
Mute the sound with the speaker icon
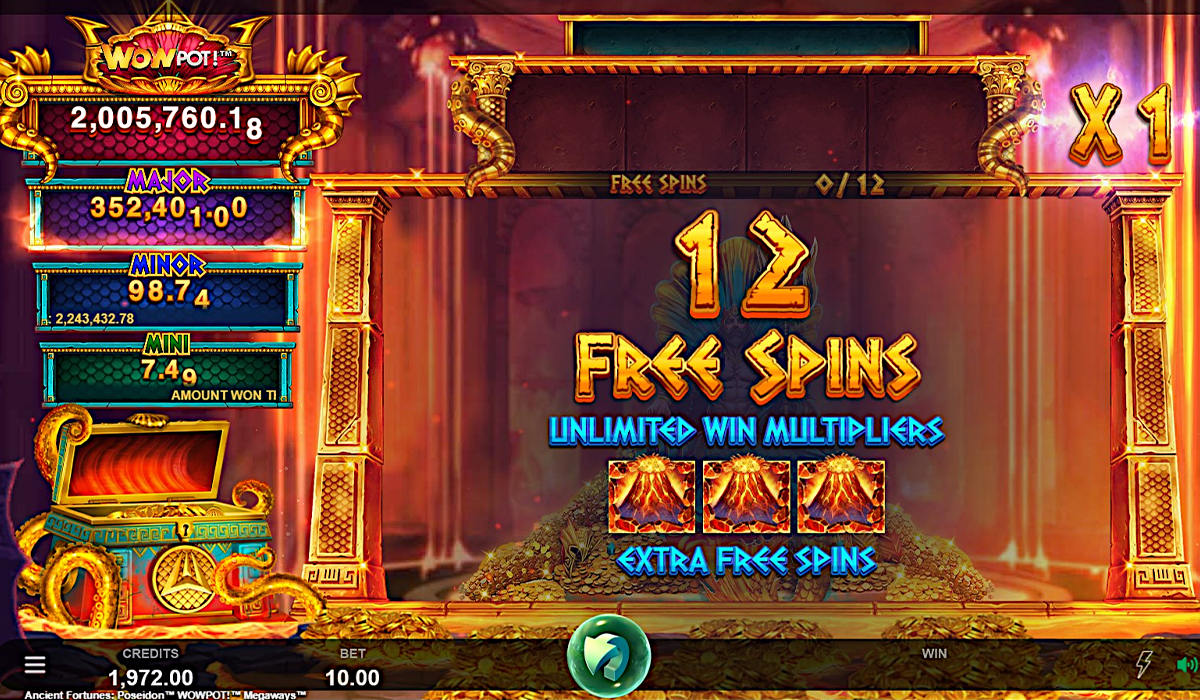pyautogui.click(x=1186, y=664)
